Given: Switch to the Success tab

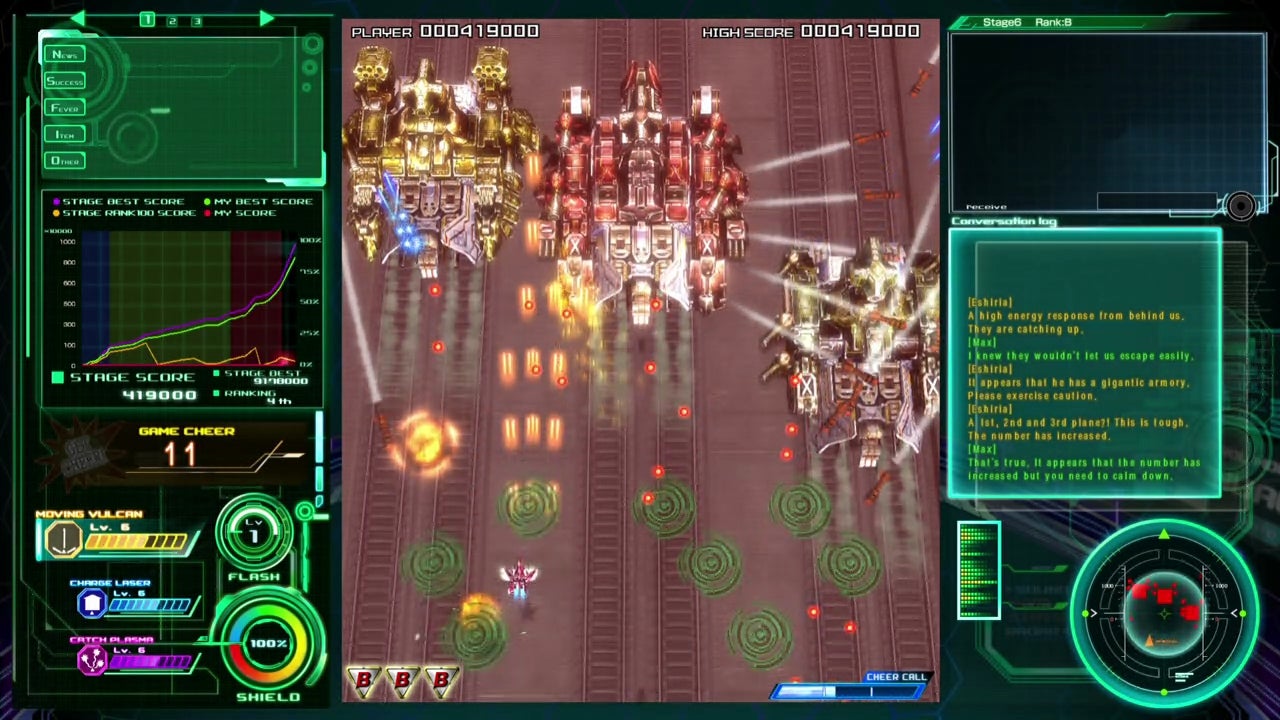Looking at the screenshot, I should pyautogui.click(x=65, y=81).
